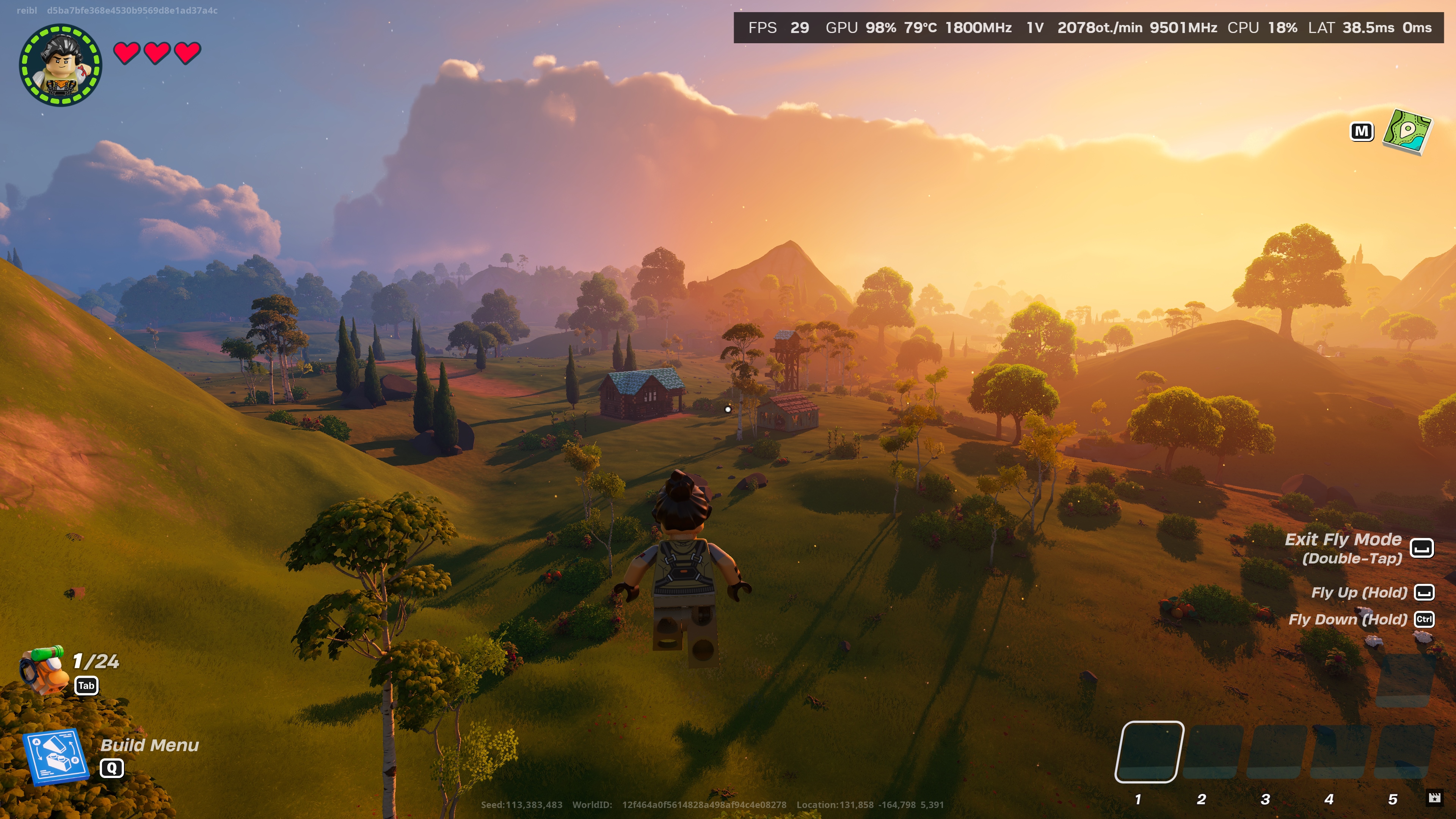
Task: Click the player character portrait
Action: click(x=61, y=64)
